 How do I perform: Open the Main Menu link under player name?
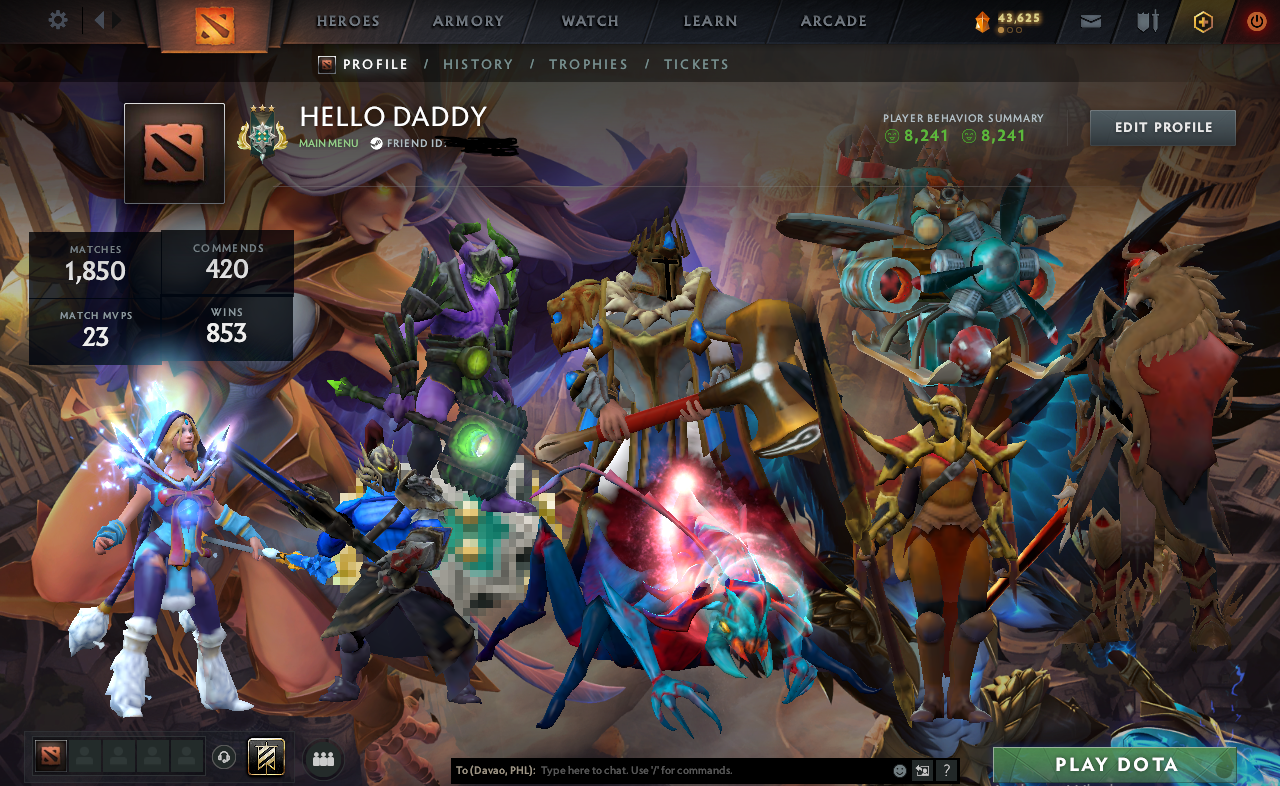(326, 142)
